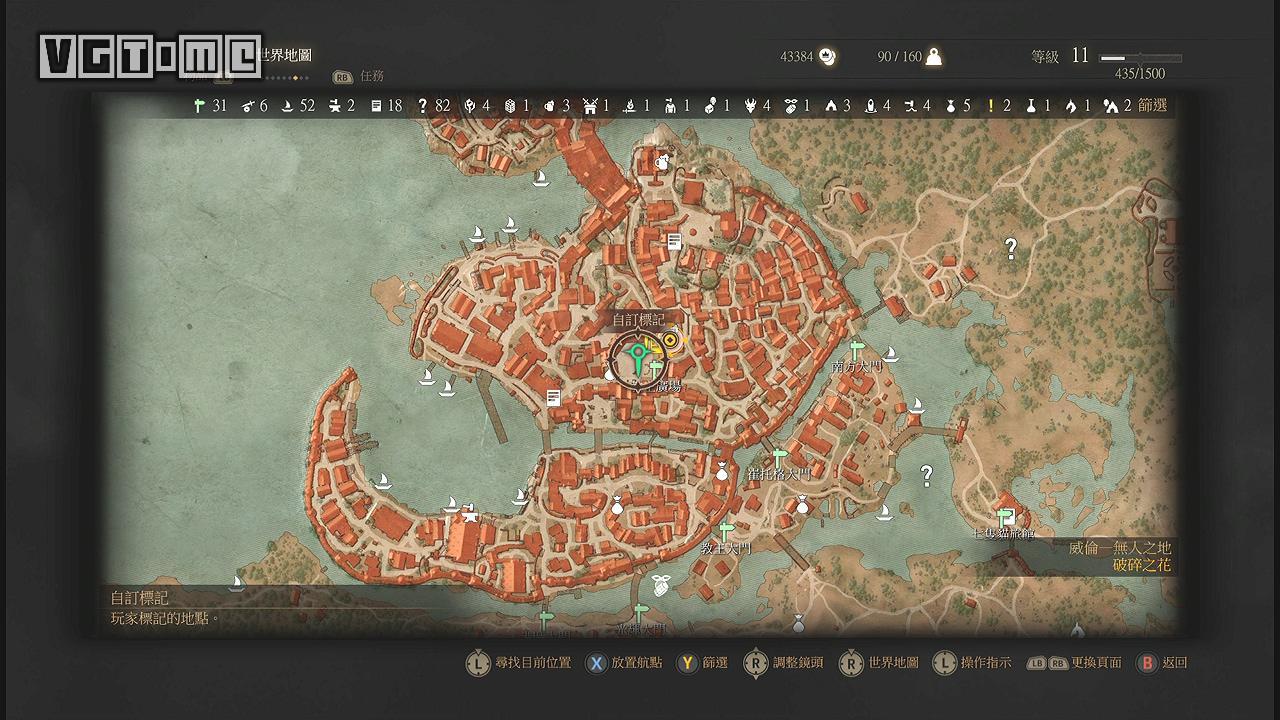1280x720 pixels.
Task: Open the 篩選 filter label
Action: [1152, 105]
